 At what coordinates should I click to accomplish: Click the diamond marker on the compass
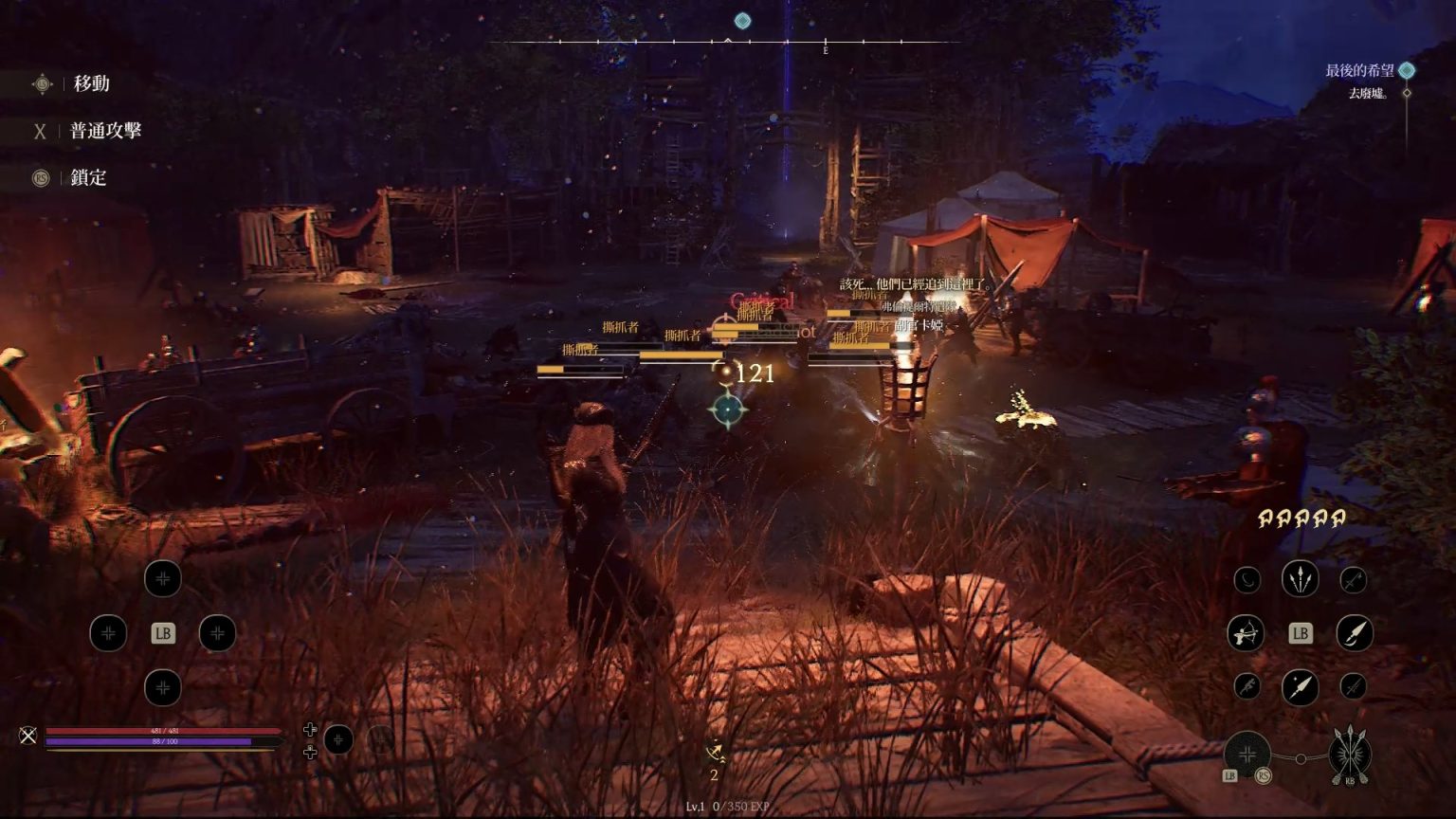coord(743,21)
